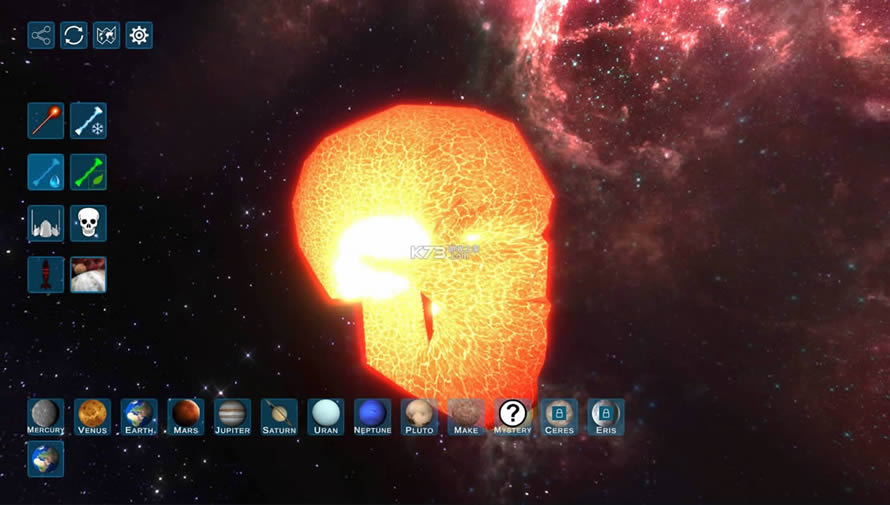Viewport: 890px width, 505px height.
Task: Select the planet Neptune
Action: [372, 416]
